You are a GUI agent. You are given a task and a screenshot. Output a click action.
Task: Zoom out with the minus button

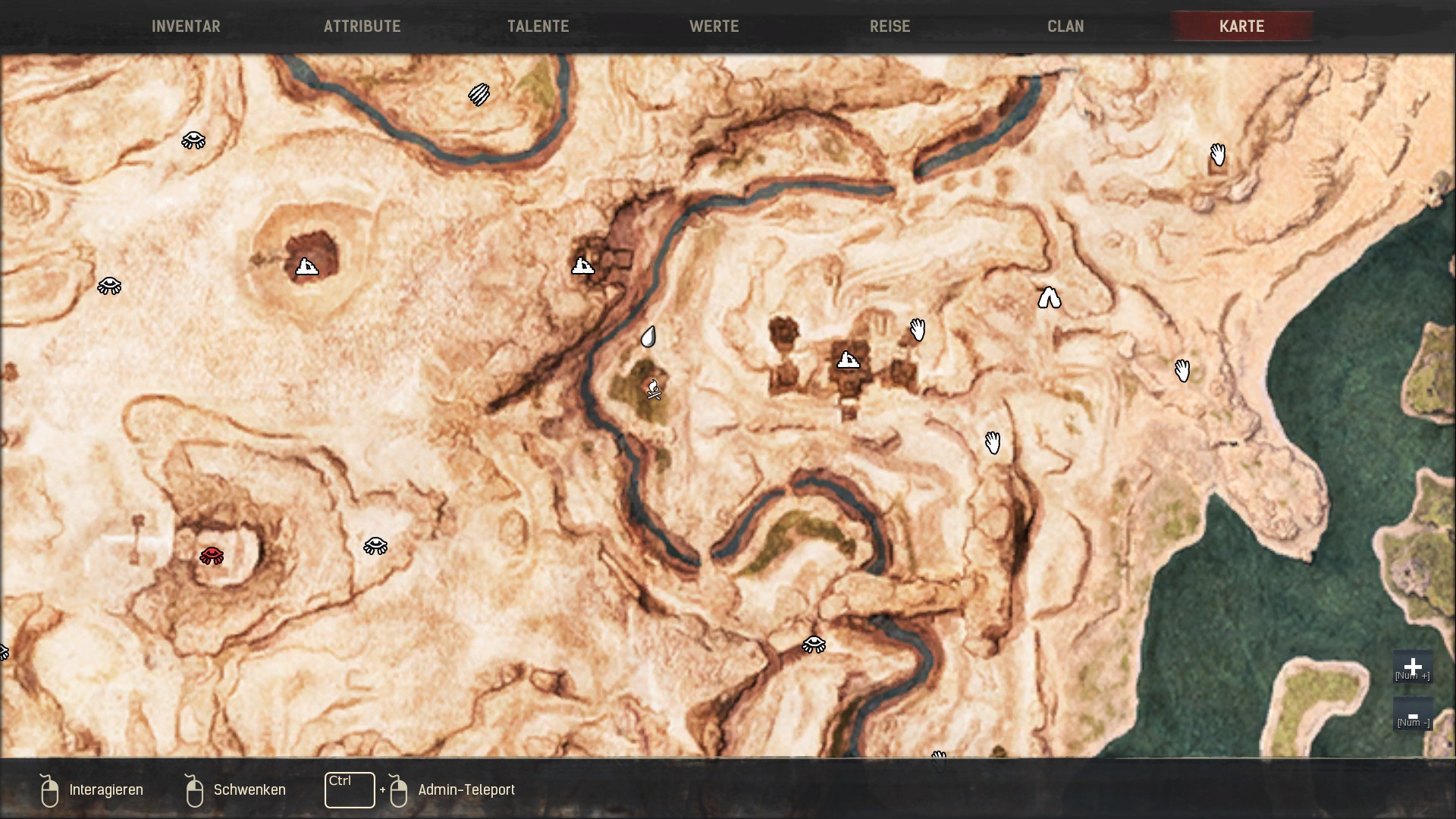pyautogui.click(x=1412, y=715)
